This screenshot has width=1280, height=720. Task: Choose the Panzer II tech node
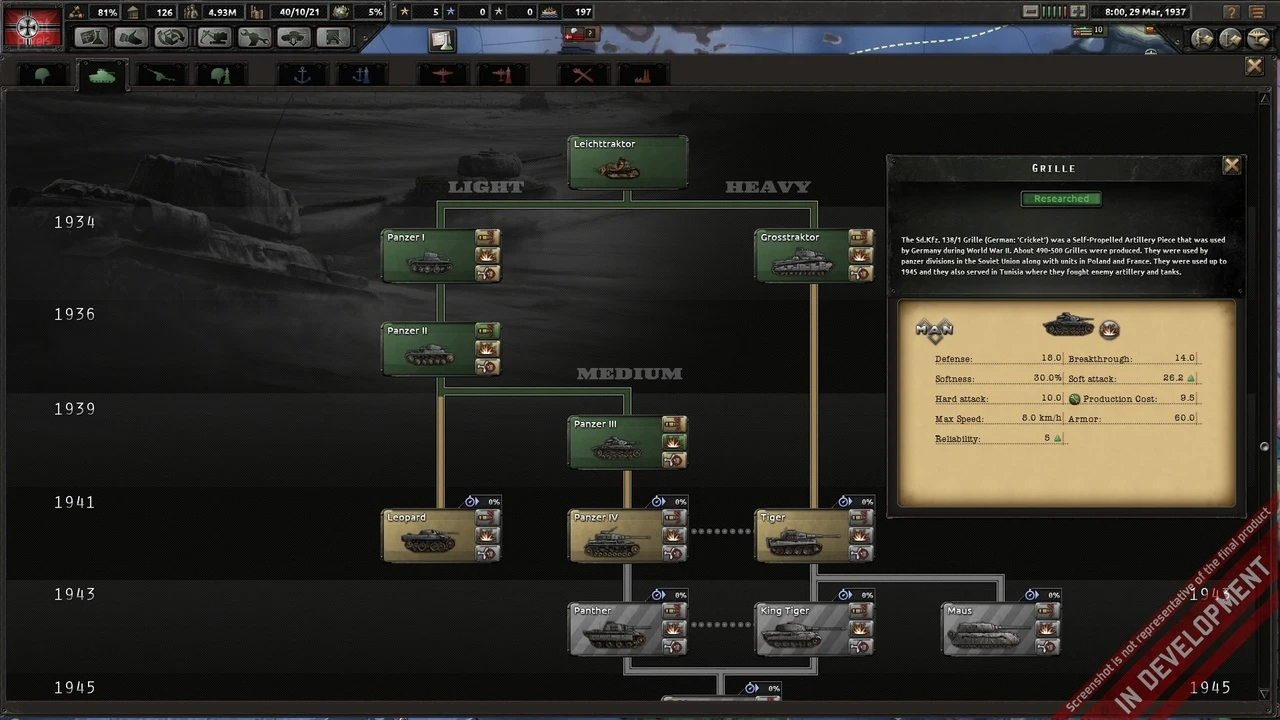click(x=429, y=349)
